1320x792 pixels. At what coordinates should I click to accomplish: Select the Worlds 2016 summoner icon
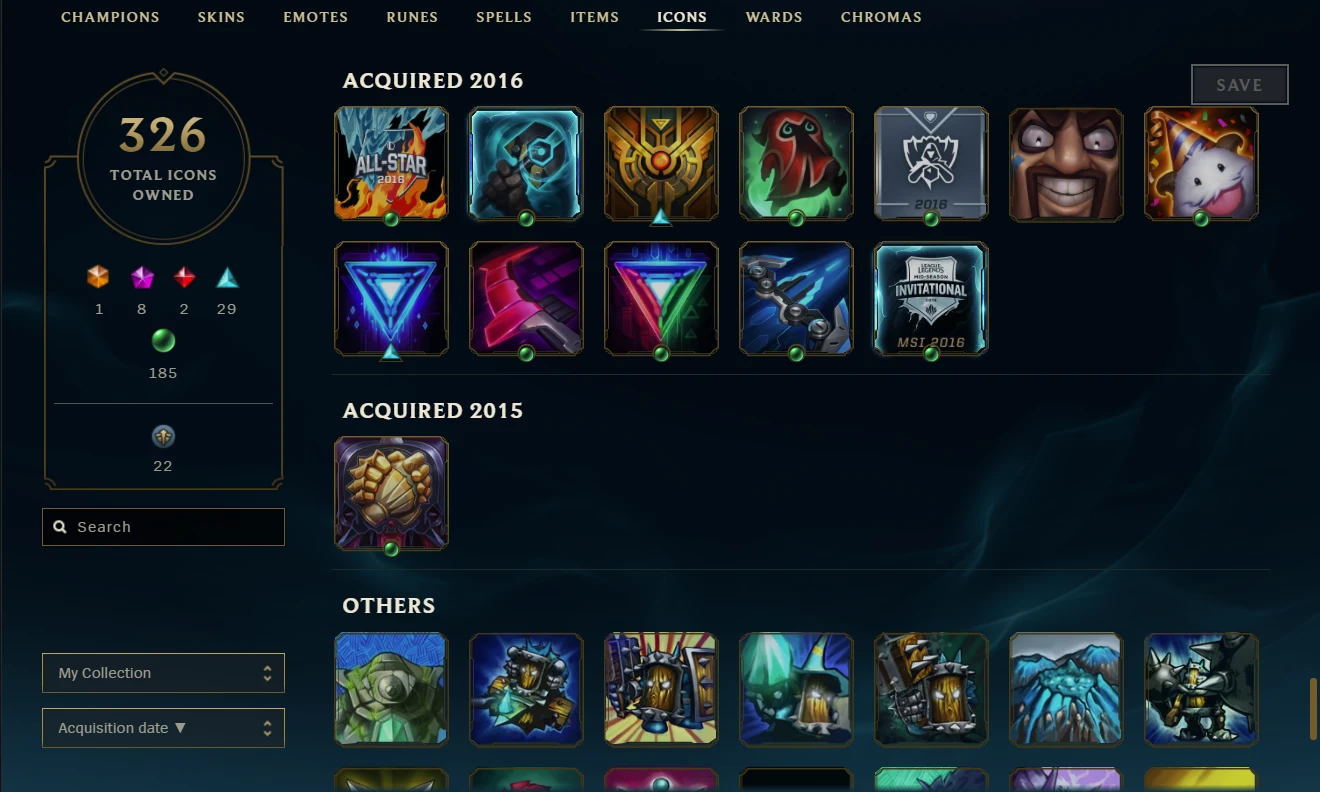(931, 163)
